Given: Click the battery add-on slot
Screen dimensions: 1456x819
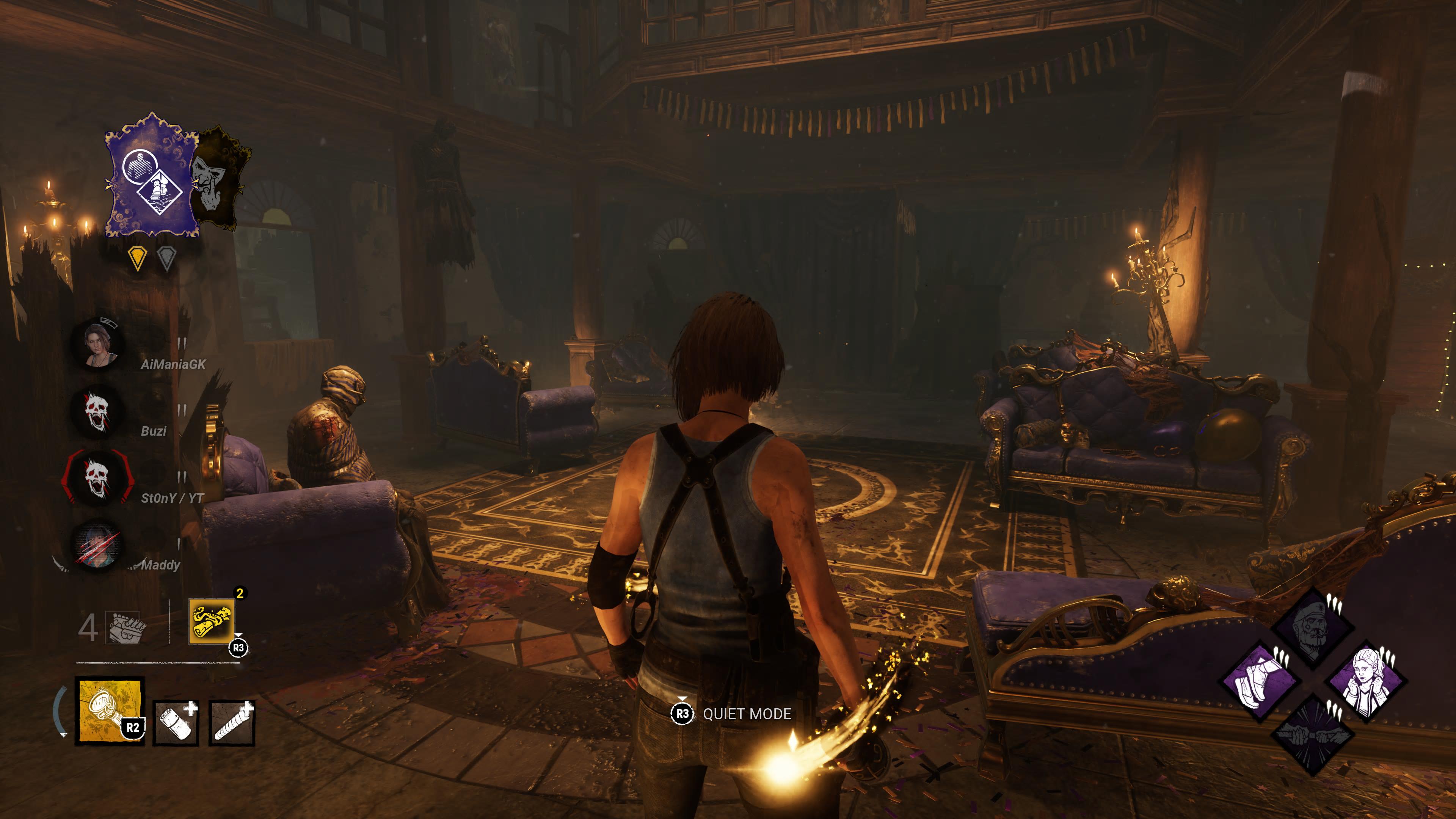Looking at the screenshot, I should pos(176,724).
